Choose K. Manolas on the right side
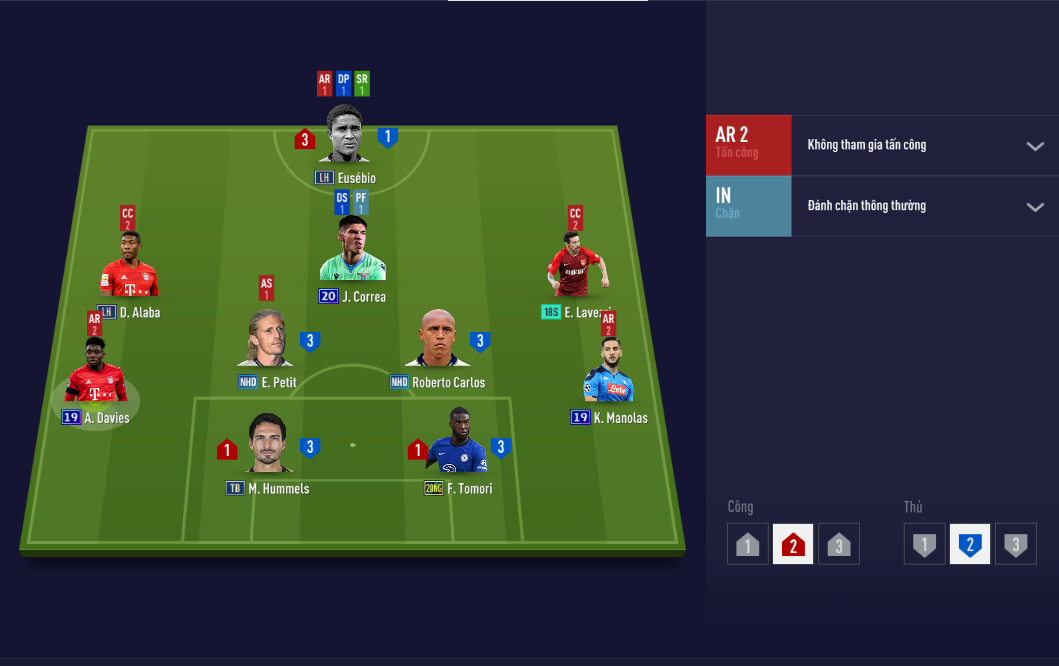 click(x=609, y=371)
